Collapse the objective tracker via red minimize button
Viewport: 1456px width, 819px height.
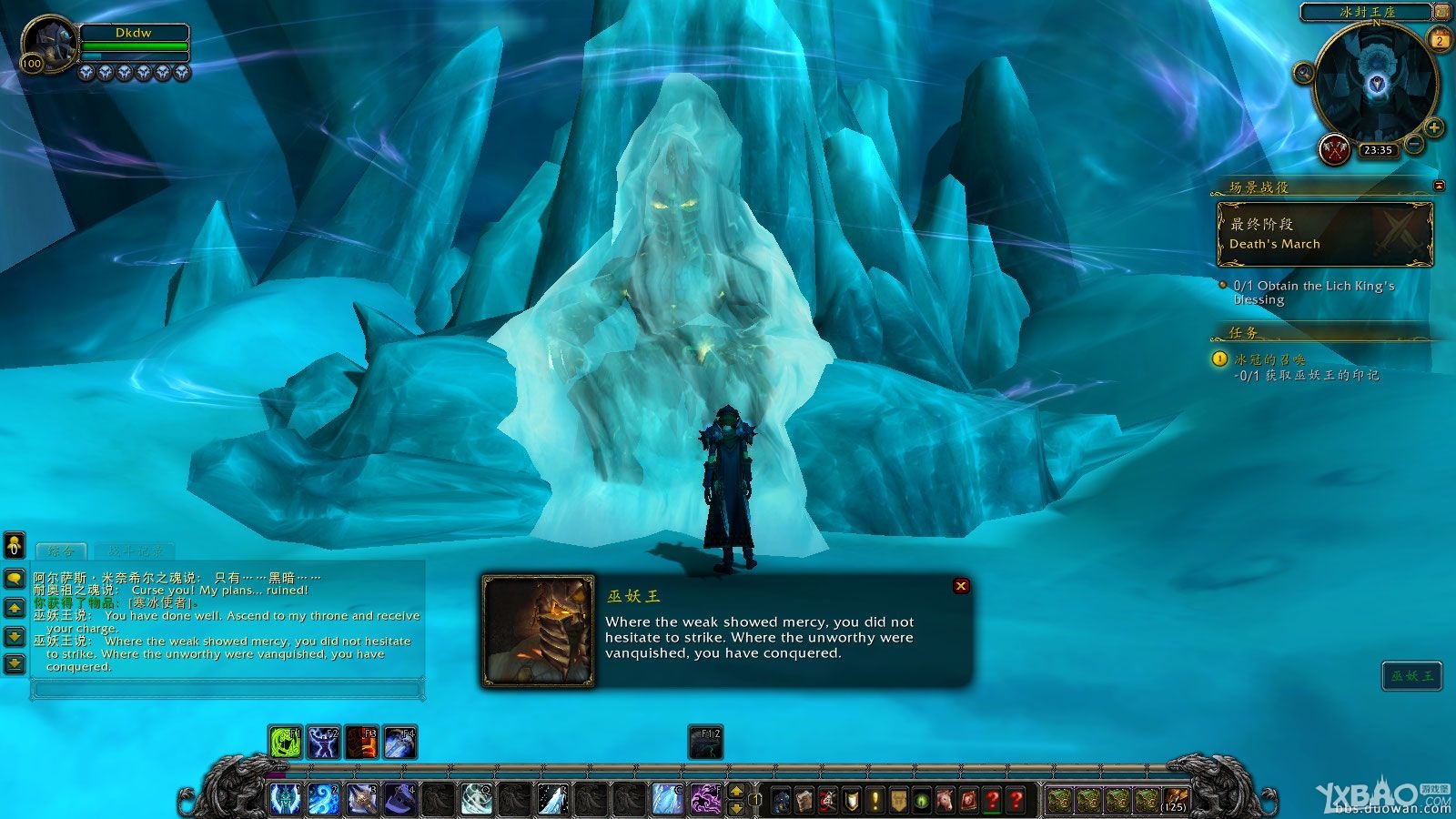(1439, 186)
